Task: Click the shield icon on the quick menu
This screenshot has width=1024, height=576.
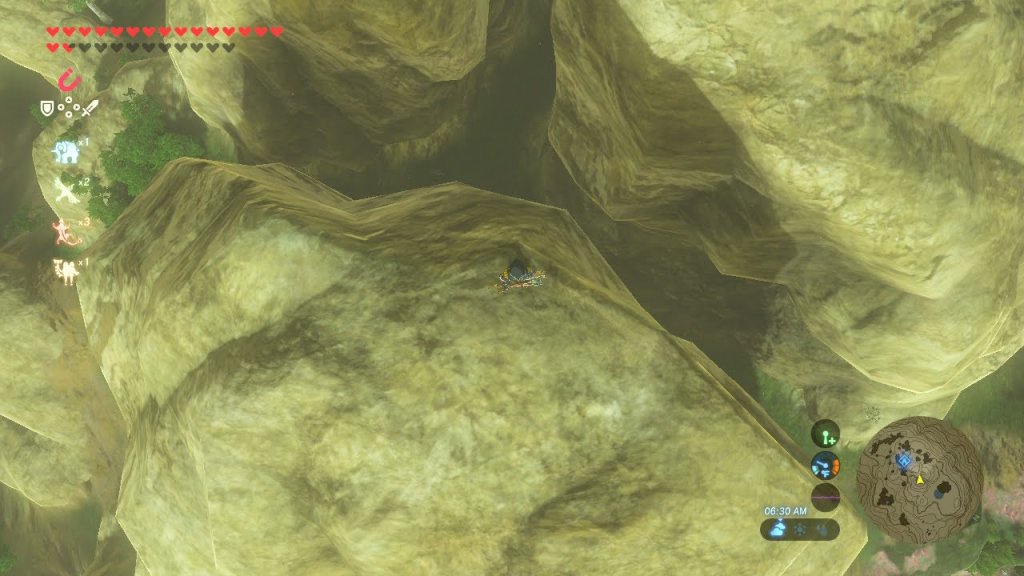Action: click(x=46, y=108)
